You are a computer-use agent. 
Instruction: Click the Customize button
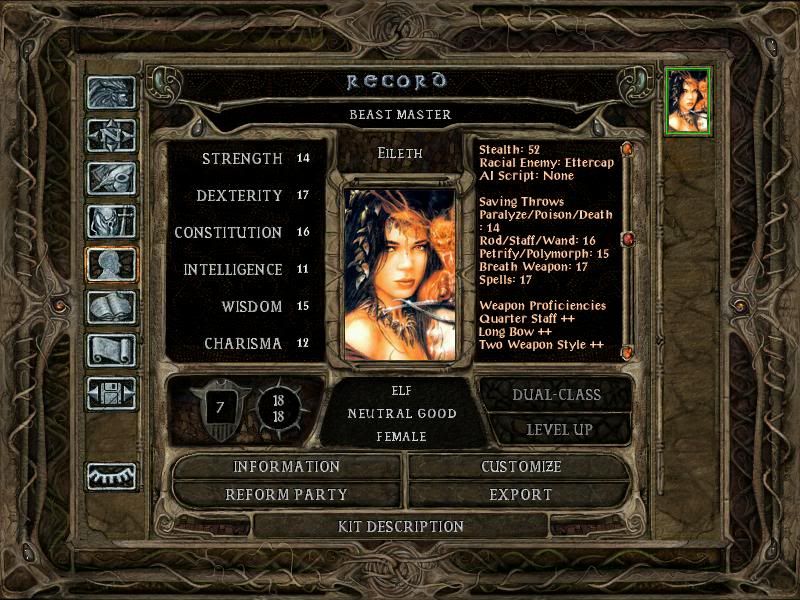click(521, 467)
